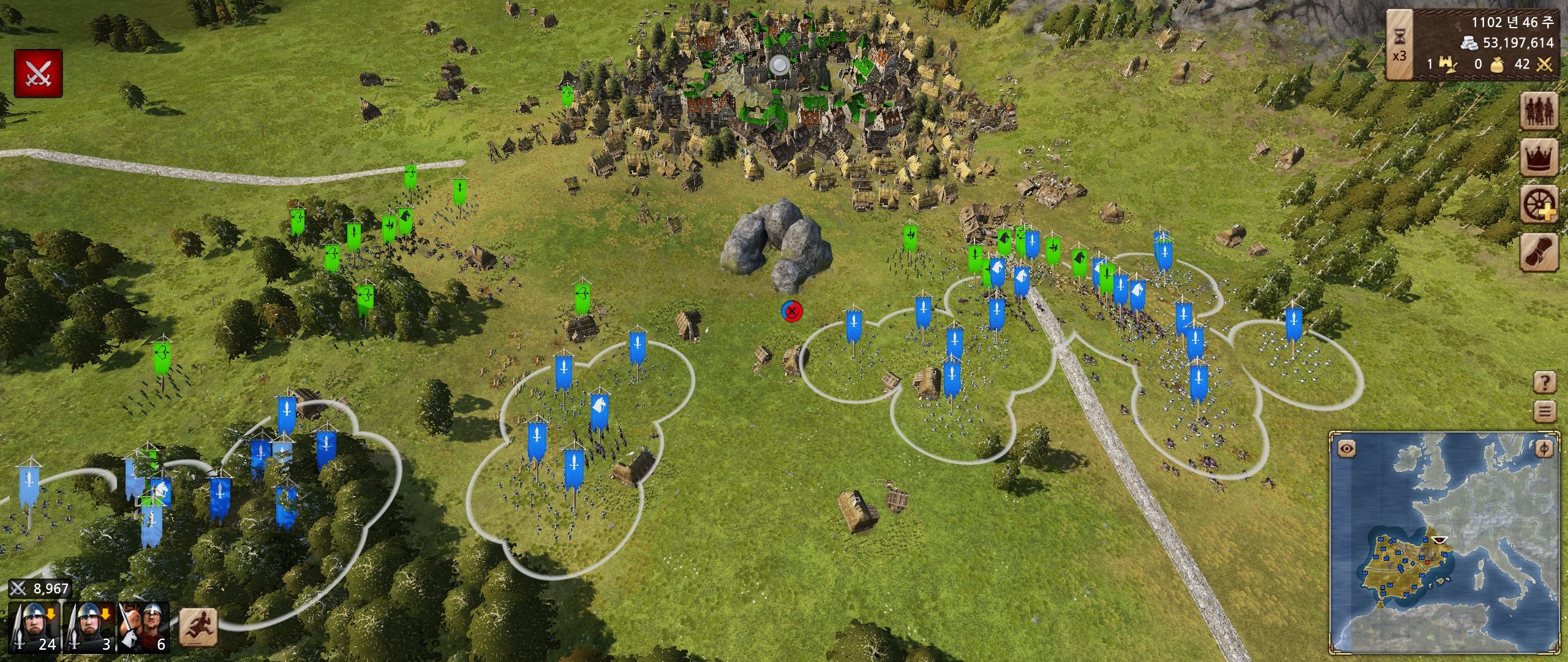Open the main menu hamburger button
The width and height of the screenshot is (1568, 662).
[x=1545, y=411]
